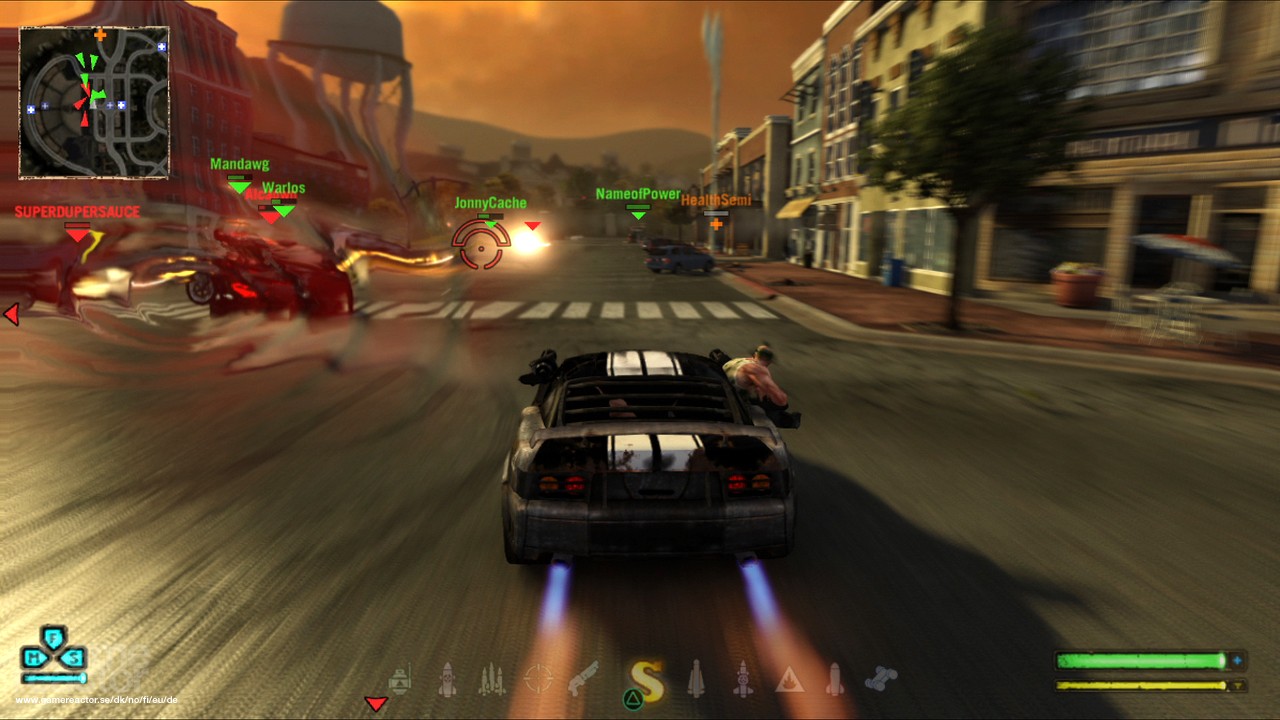Select the swarm missile weapon icon
This screenshot has width=1280, height=720.
[490, 678]
